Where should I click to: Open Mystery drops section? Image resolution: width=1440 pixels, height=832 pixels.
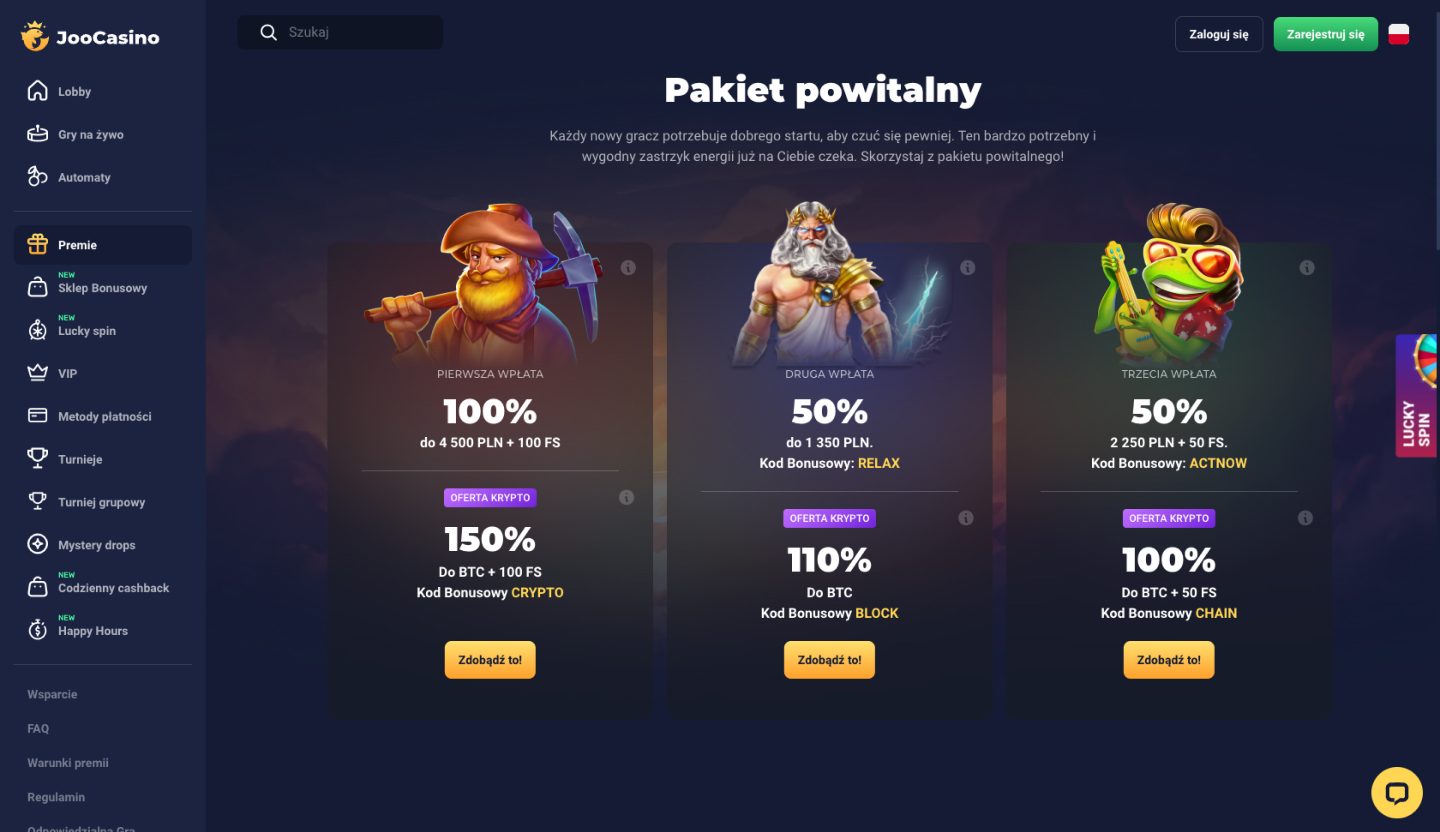40,544
